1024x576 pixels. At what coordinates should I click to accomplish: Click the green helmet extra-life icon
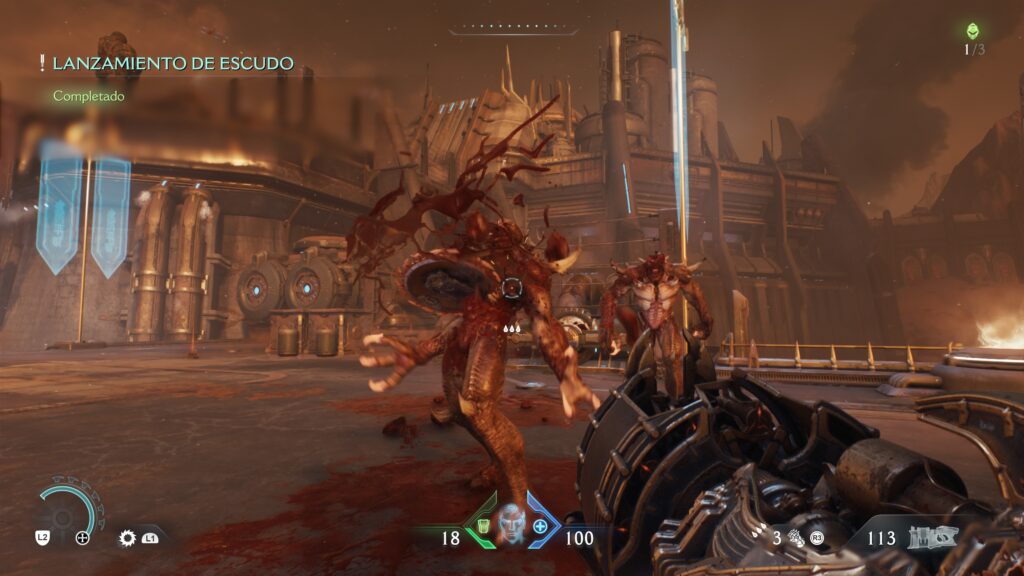tap(972, 31)
